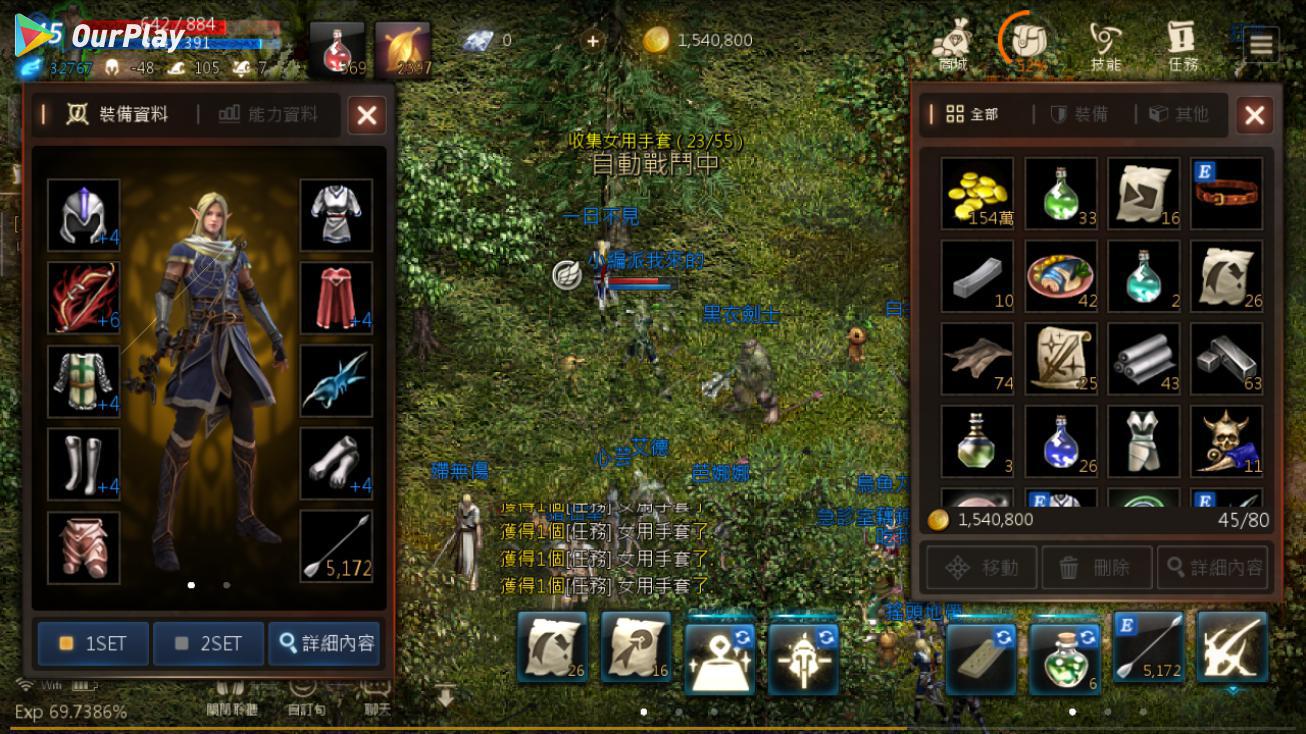Tap the 刪除 delete button
This screenshot has height=734, width=1306.
[1096, 568]
